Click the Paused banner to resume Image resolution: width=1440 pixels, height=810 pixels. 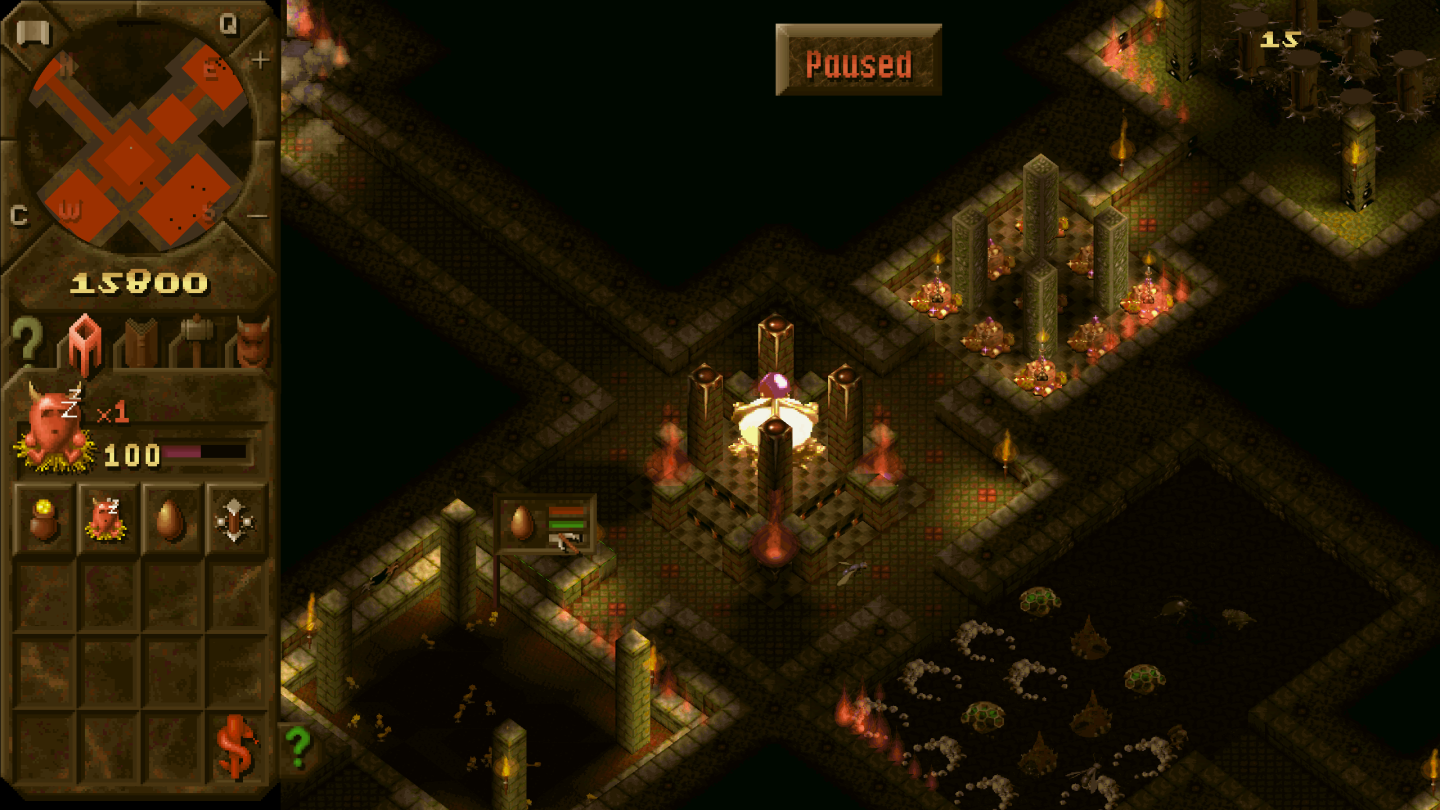858,62
